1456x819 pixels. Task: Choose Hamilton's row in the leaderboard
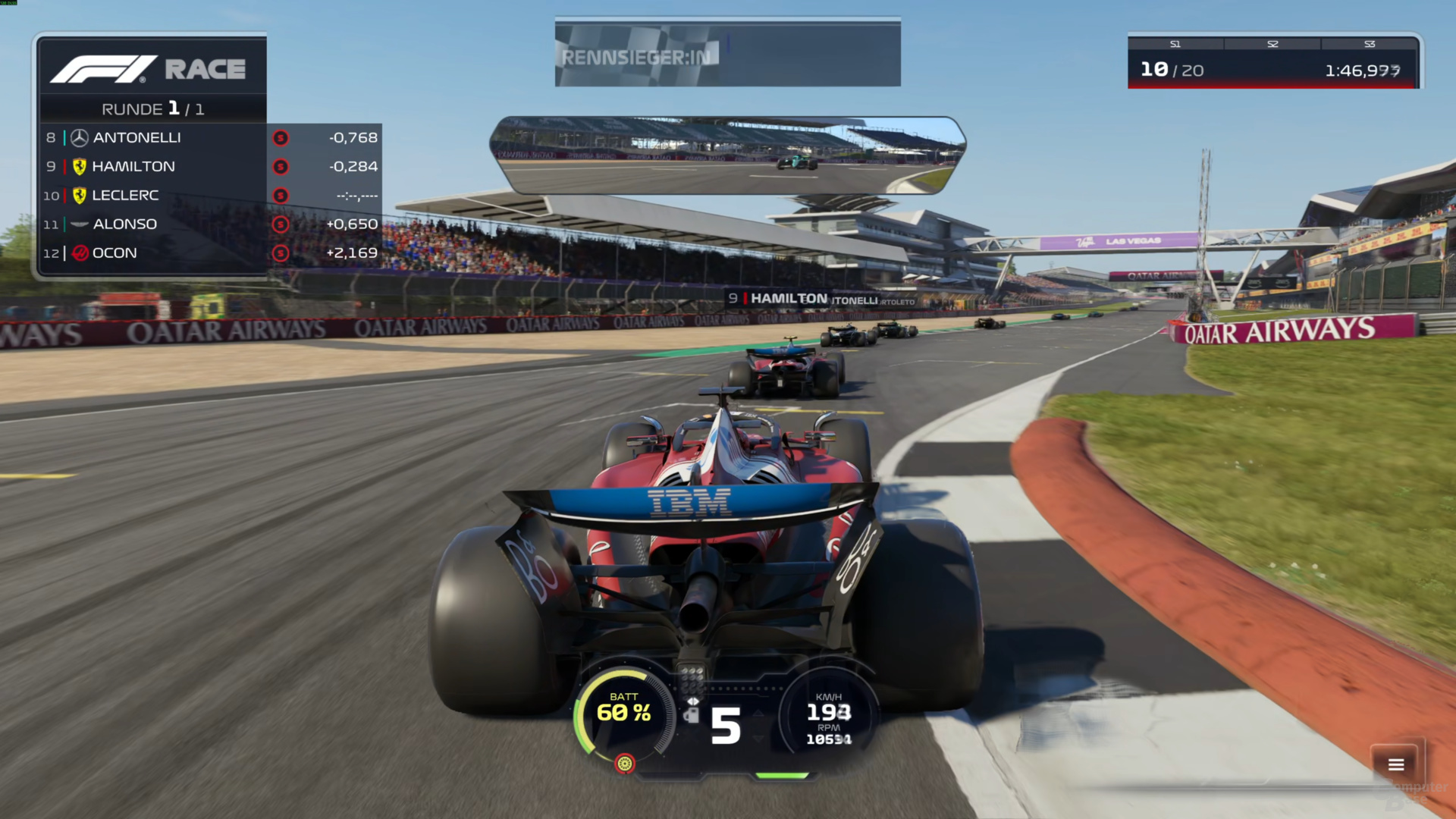(133, 167)
